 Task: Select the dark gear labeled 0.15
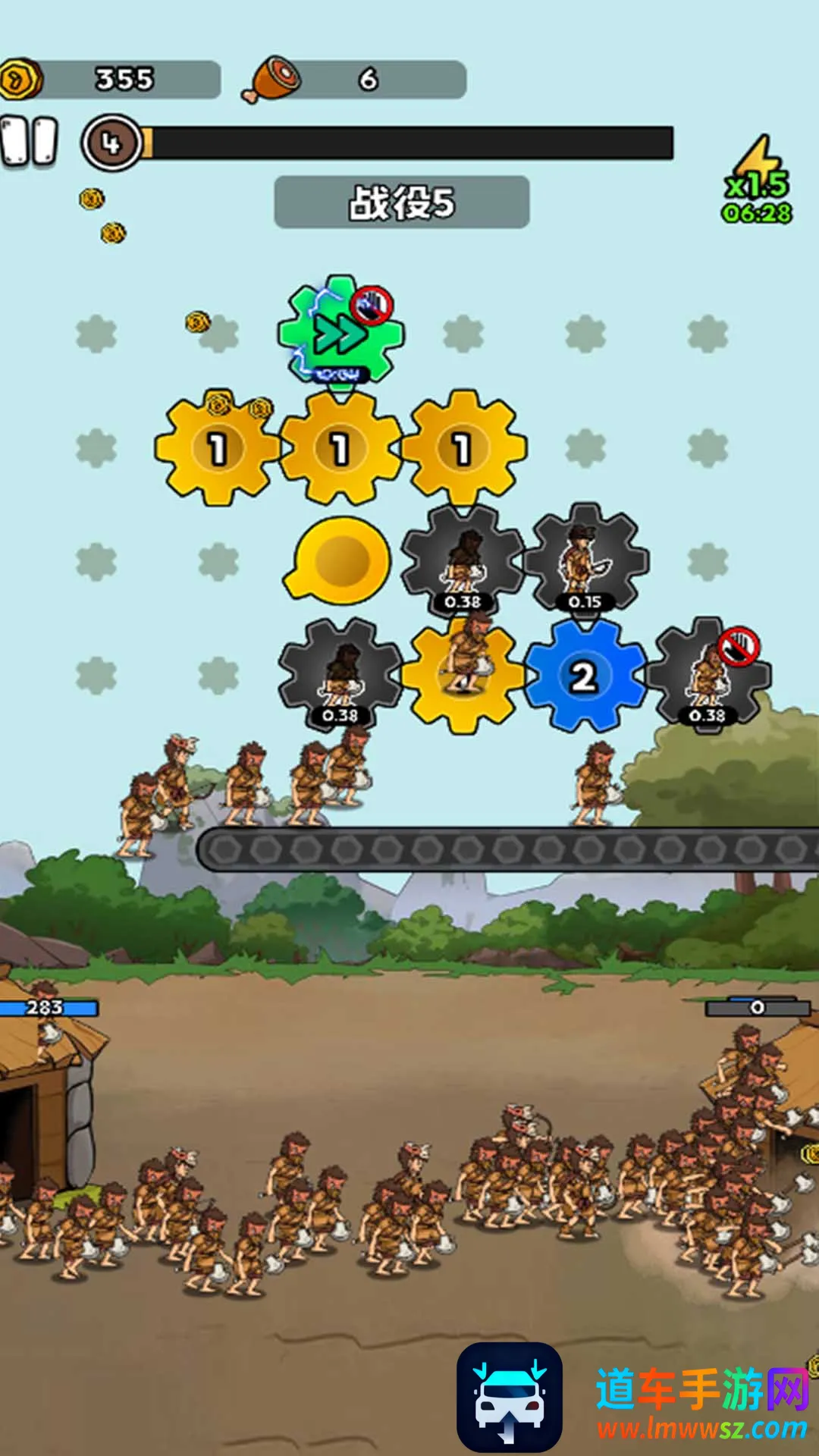(x=585, y=560)
